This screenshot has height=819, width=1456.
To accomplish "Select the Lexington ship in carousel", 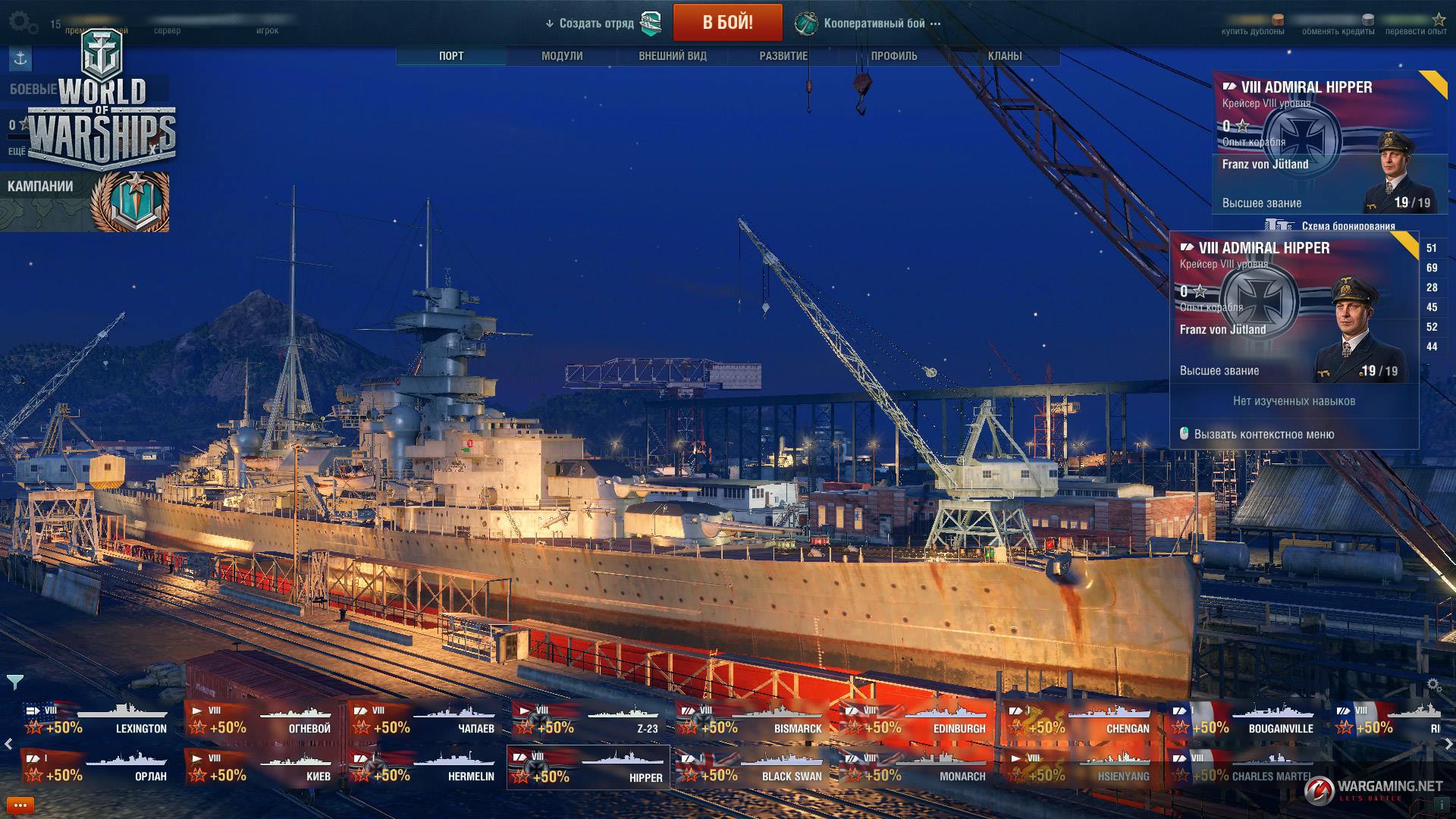I will 96,720.
